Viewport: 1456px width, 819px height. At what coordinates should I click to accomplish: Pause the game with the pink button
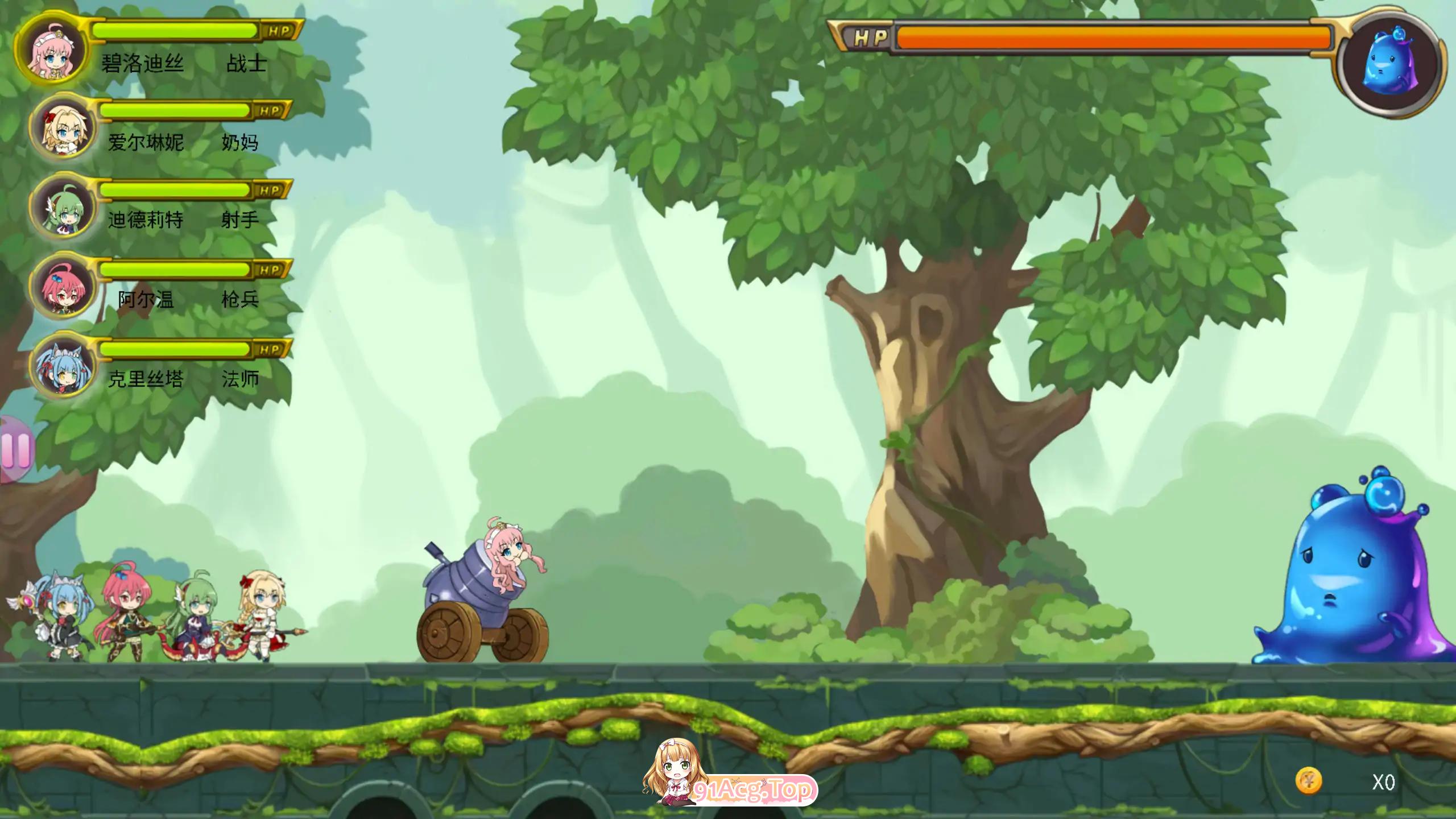coord(16,449)
